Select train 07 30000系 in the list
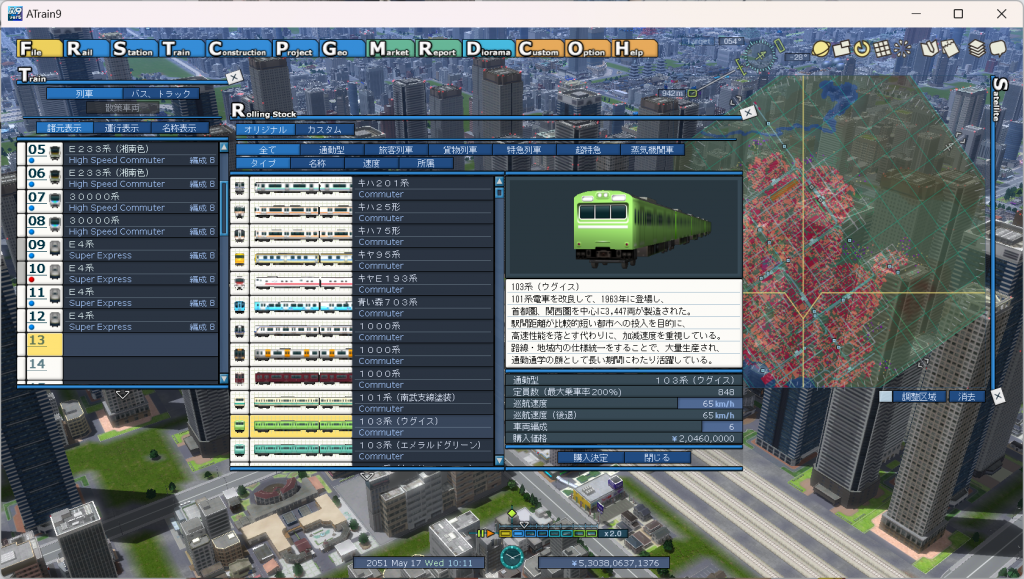The height and width of the screenshot is (579, 1024). click(x=120, y=201)
